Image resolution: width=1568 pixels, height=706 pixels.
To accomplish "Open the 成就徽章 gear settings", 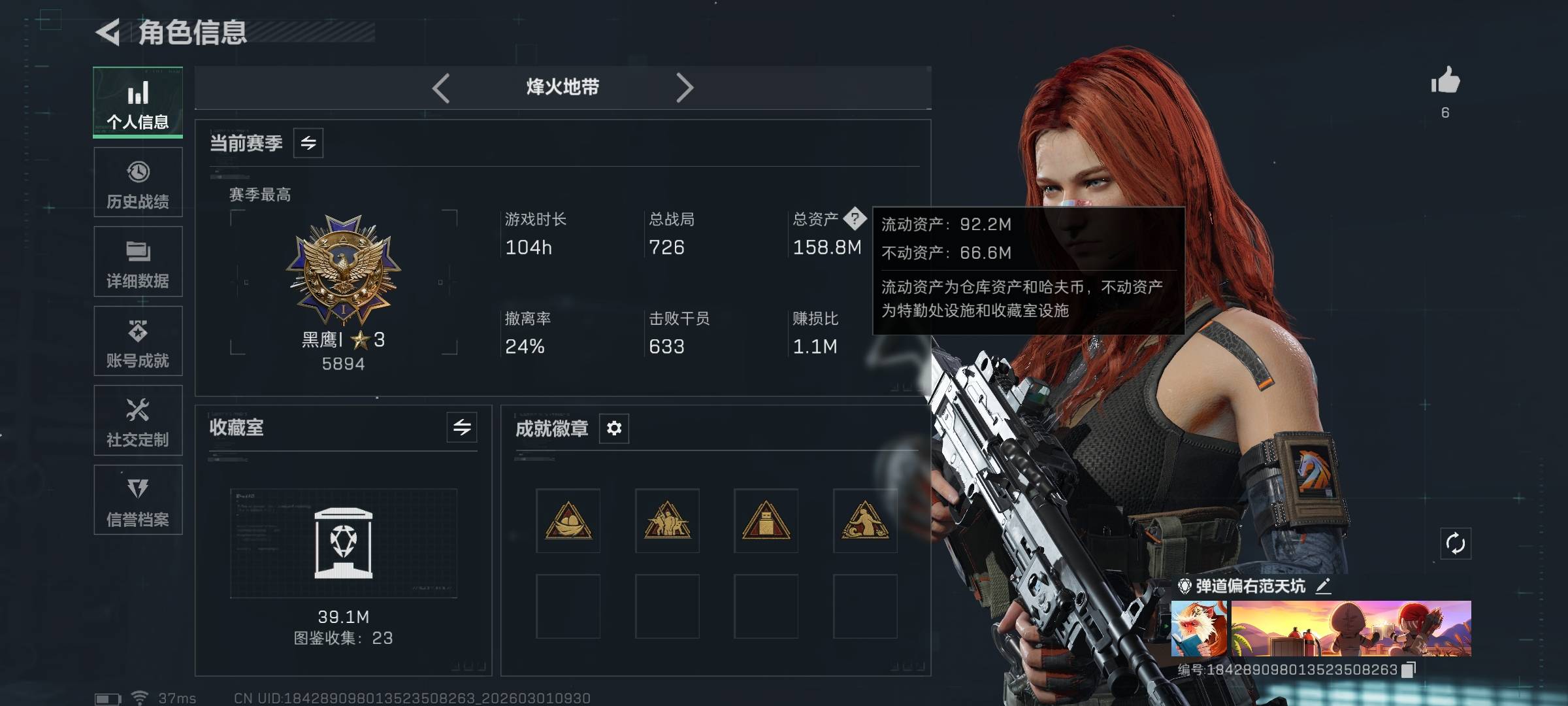I will point(614,428).
